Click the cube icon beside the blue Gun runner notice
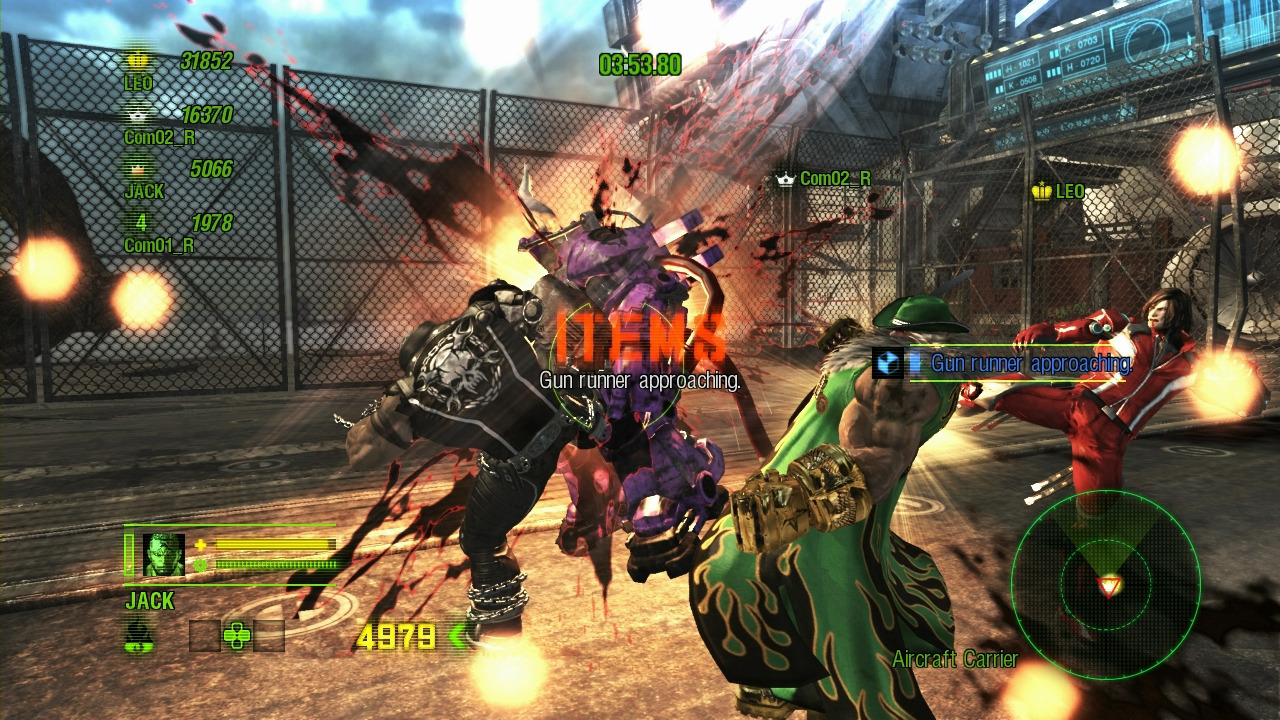The width and height of the screenshot is (1280, 720). click(885, 364)
